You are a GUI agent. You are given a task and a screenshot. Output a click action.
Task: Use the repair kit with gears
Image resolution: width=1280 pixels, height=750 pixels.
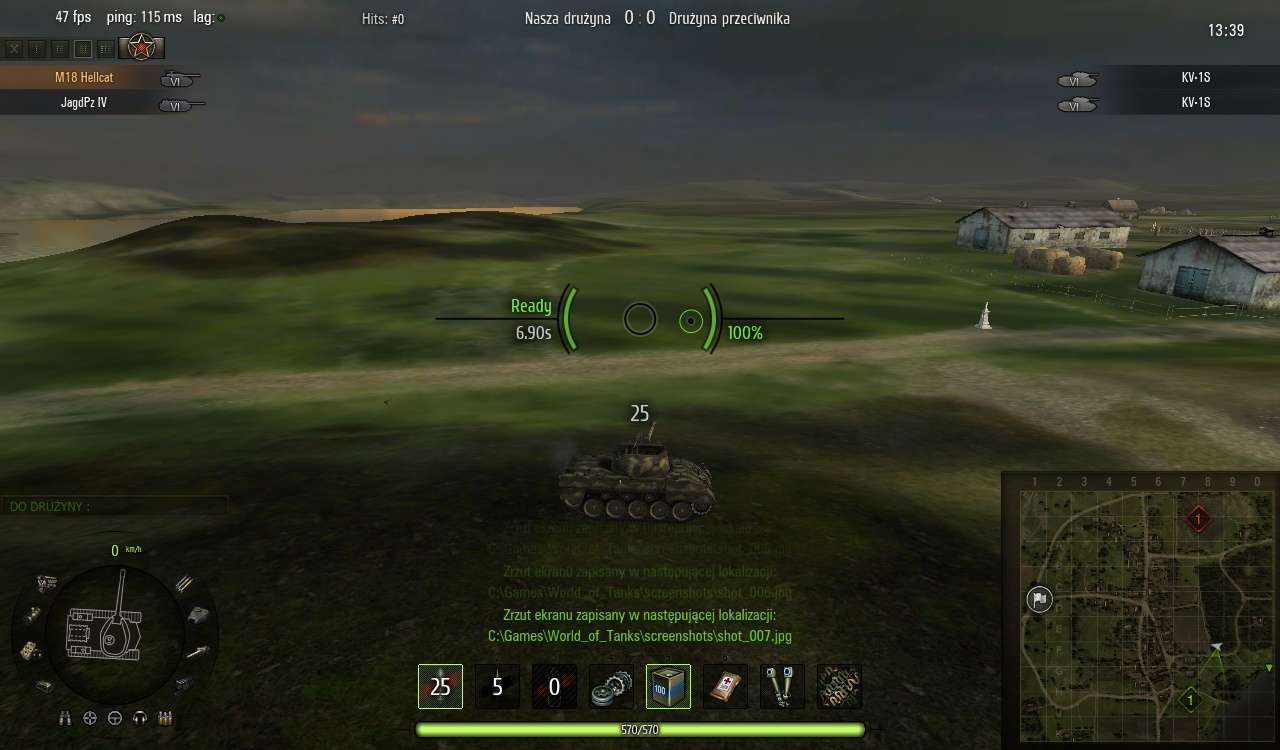pos(611,687)
